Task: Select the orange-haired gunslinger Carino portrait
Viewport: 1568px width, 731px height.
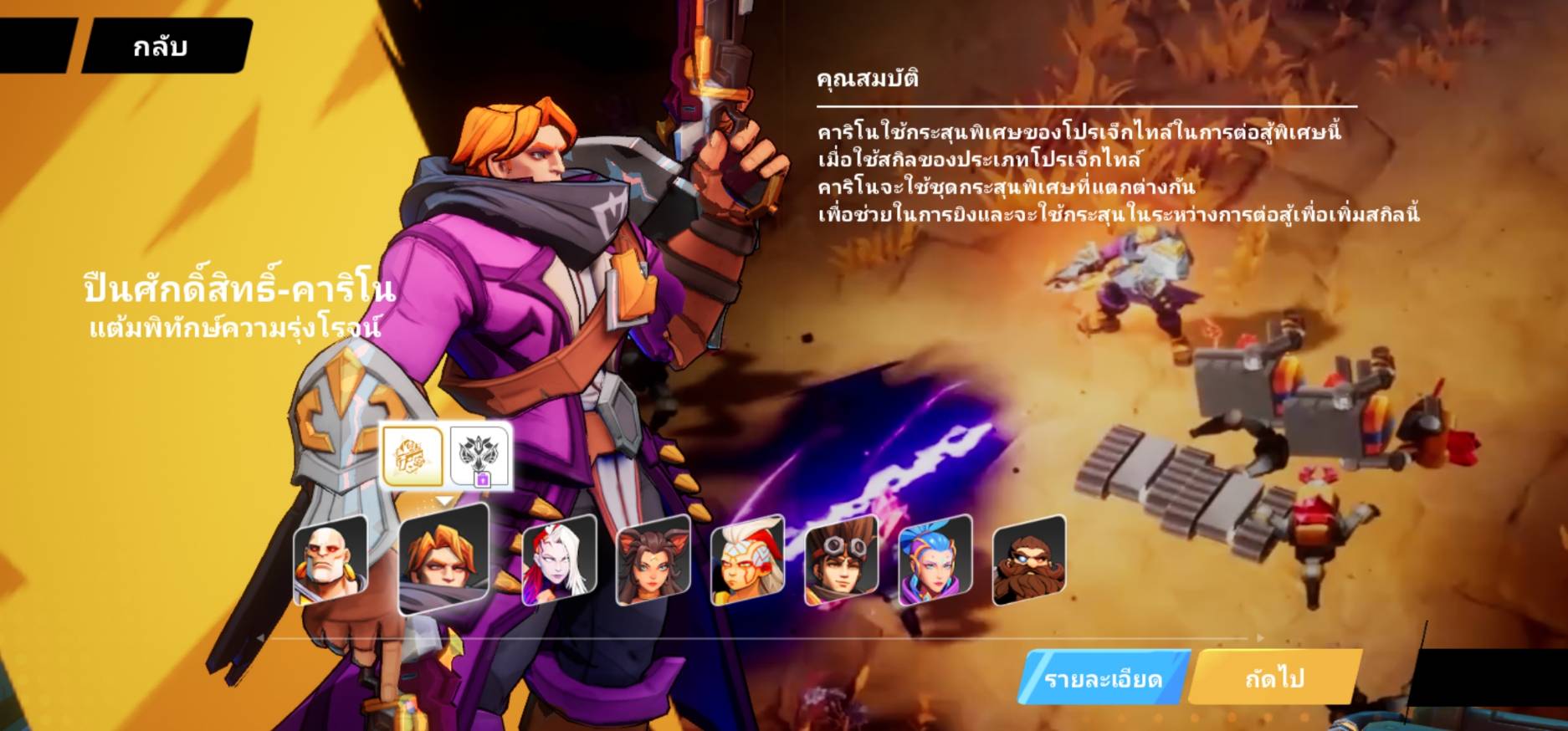Action: [x=443, y=558]
